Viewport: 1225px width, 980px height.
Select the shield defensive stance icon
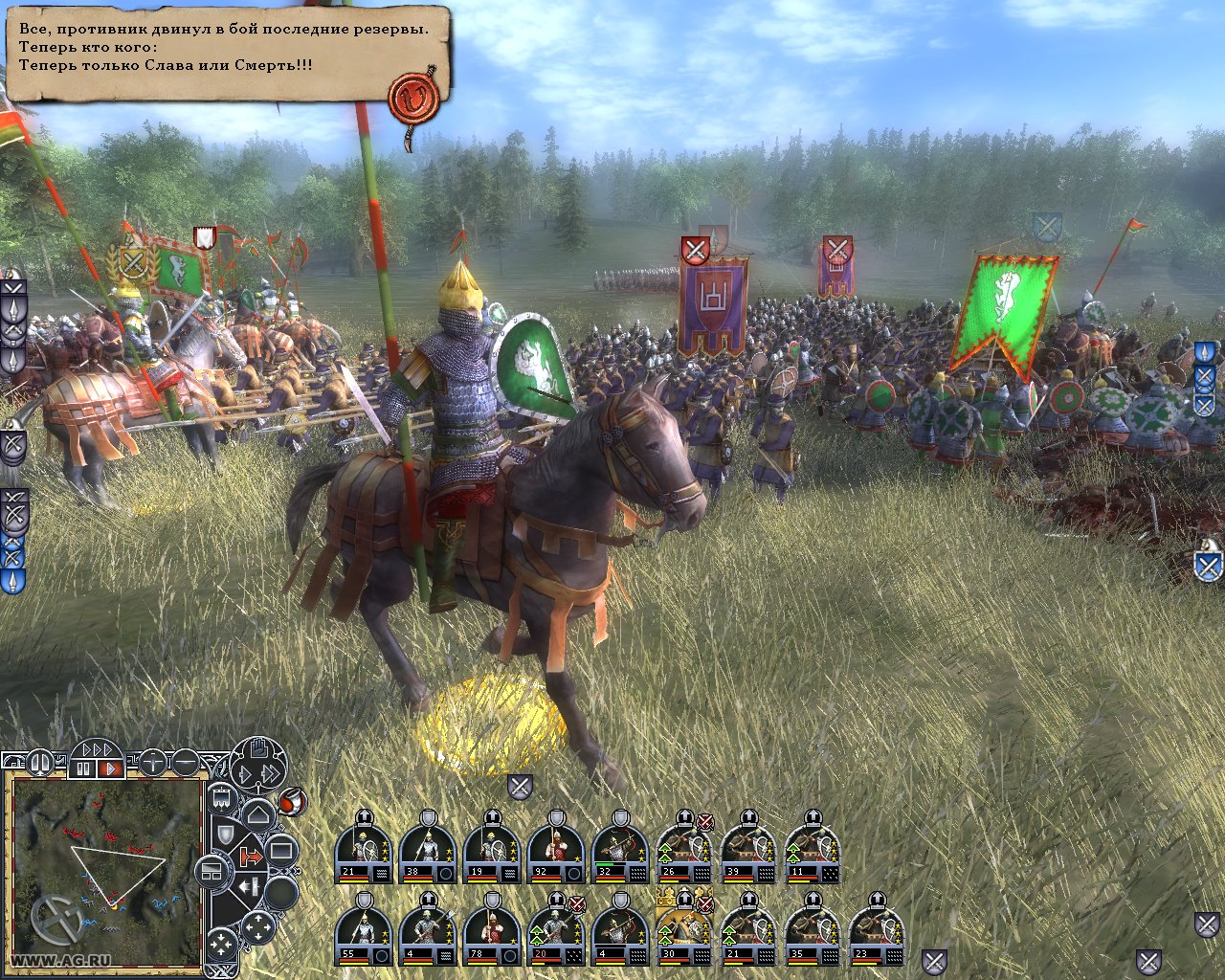(224, 835)
